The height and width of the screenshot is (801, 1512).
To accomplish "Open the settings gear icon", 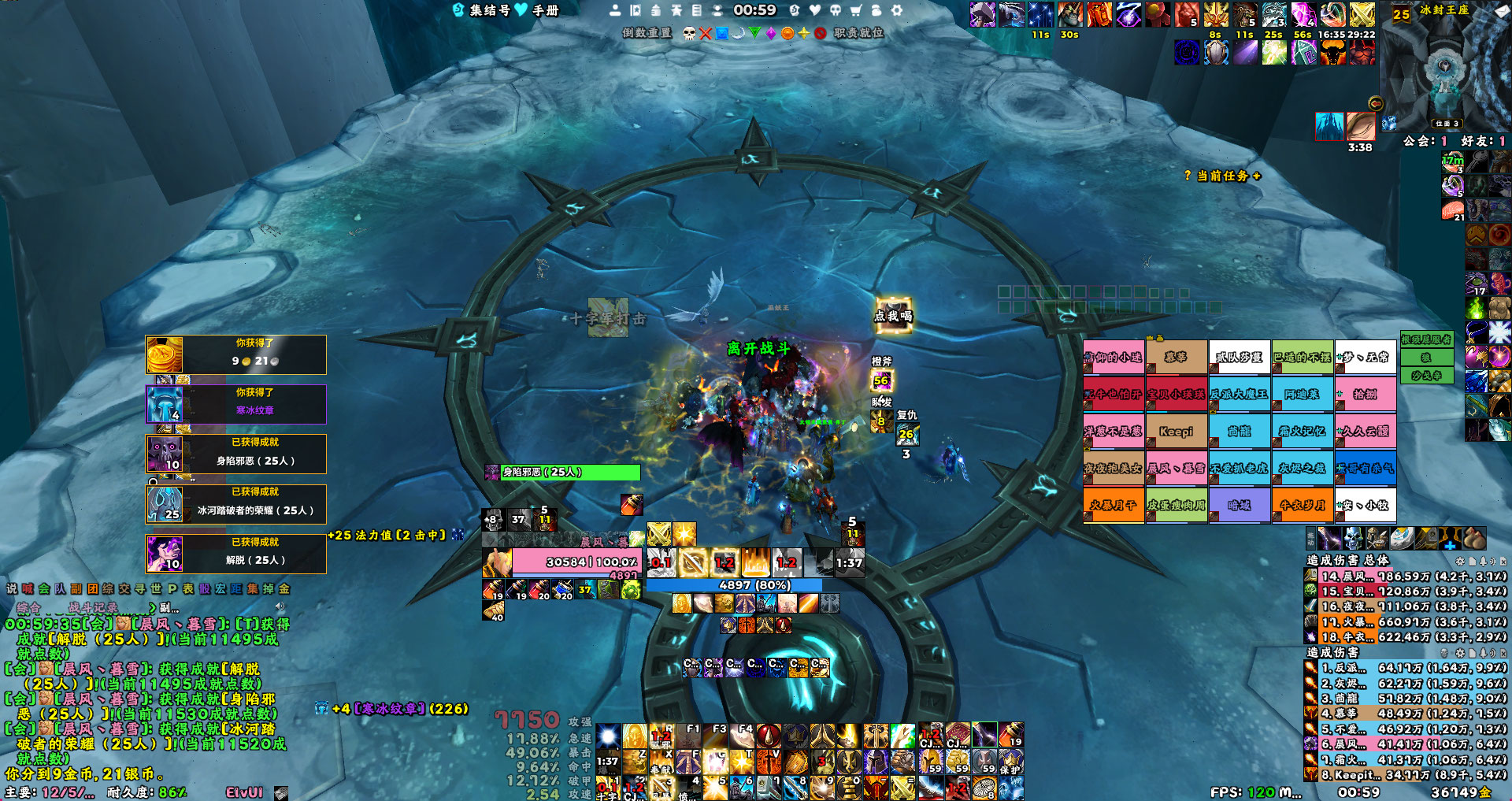I will coord(896,10).
